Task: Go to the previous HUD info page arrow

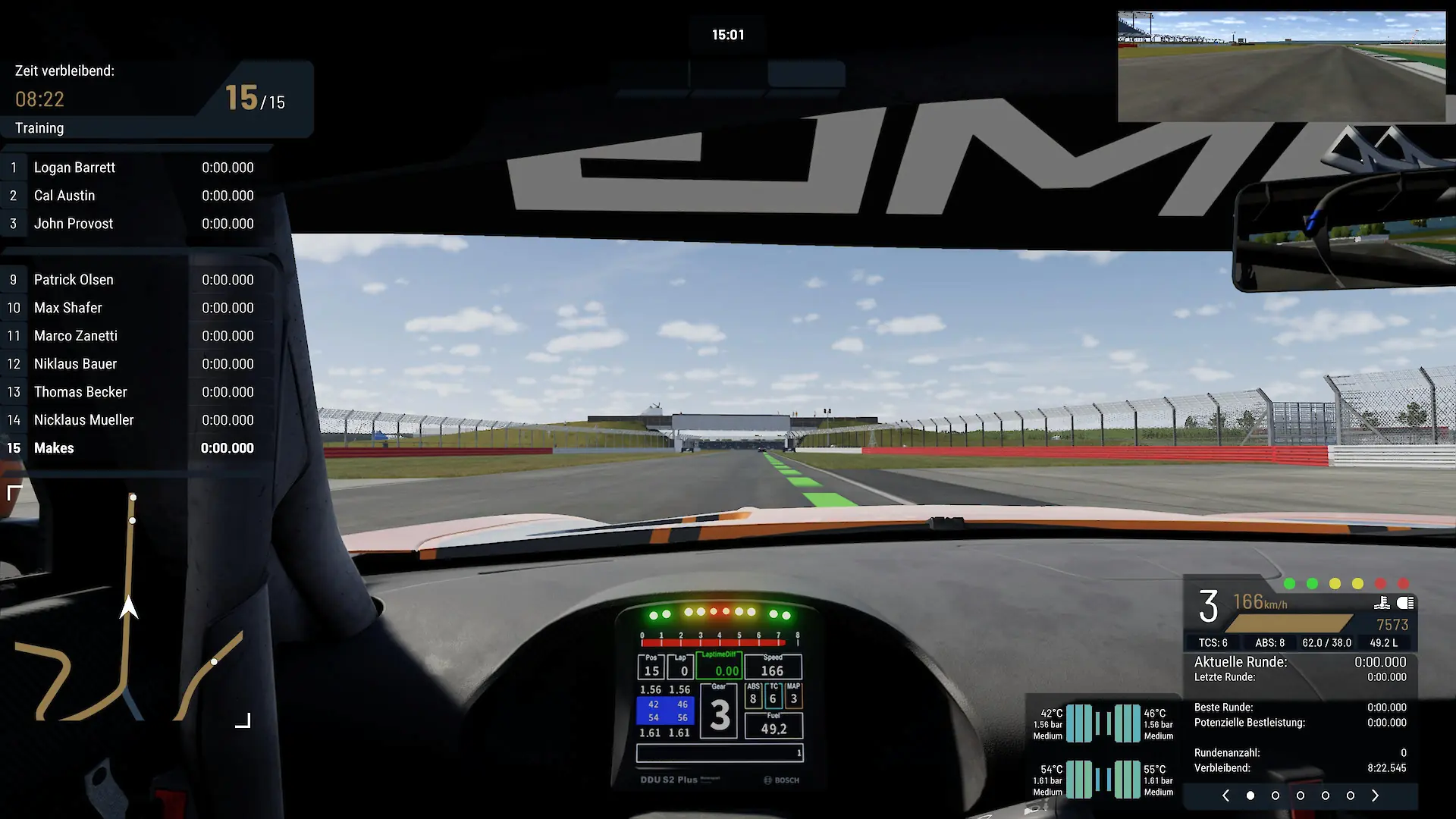Action: click(1225, 795)
